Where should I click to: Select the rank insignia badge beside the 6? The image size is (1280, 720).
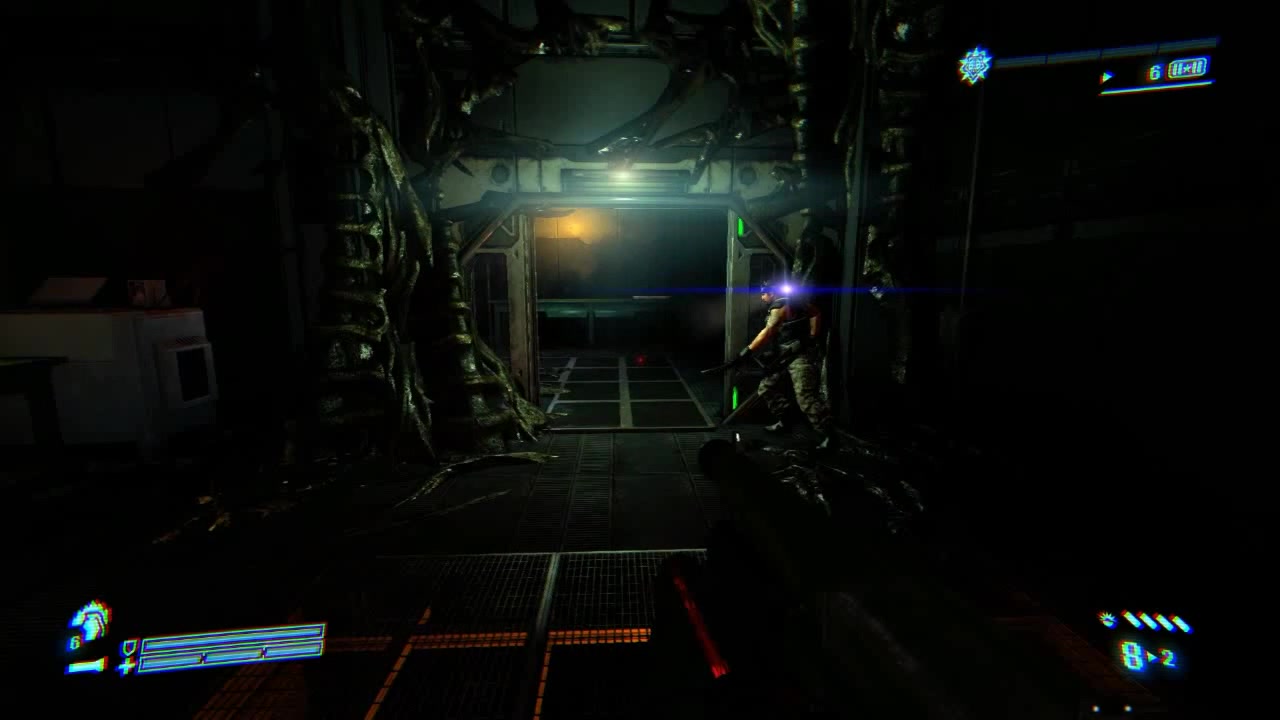(x=1187, y=69)
